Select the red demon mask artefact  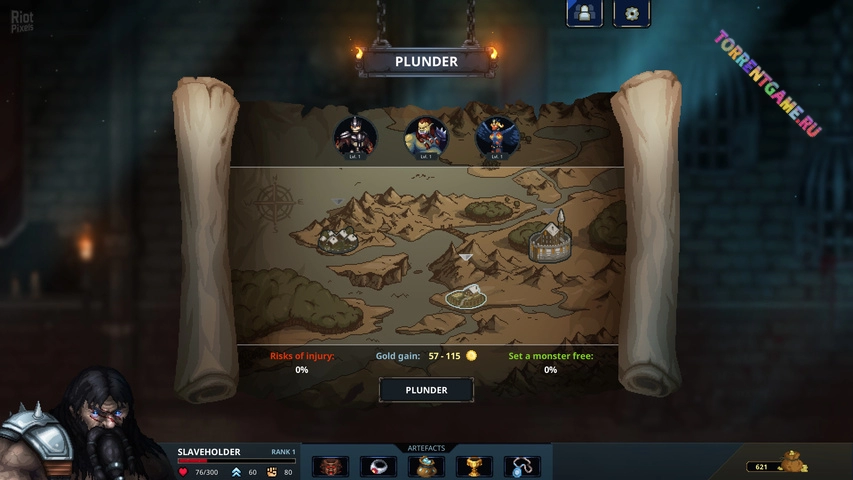[331, 466]
